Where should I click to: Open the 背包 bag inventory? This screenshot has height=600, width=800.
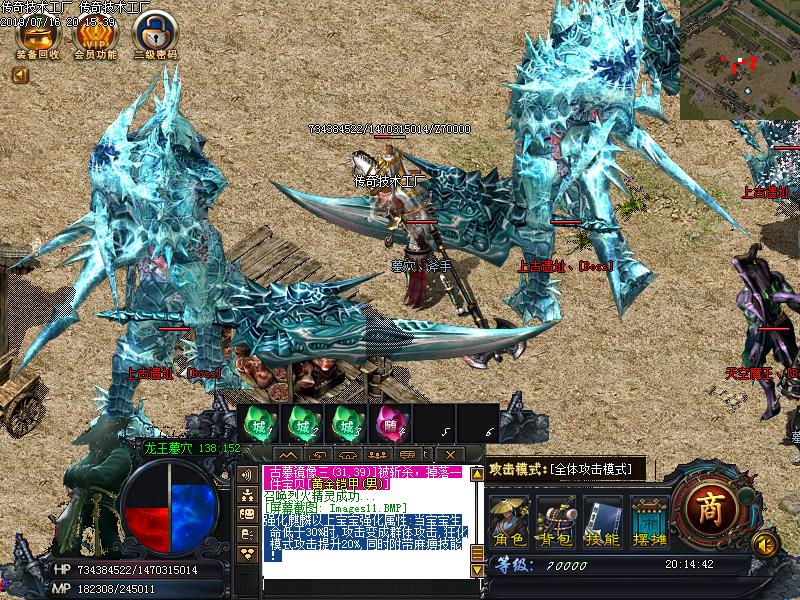(556, 521)
